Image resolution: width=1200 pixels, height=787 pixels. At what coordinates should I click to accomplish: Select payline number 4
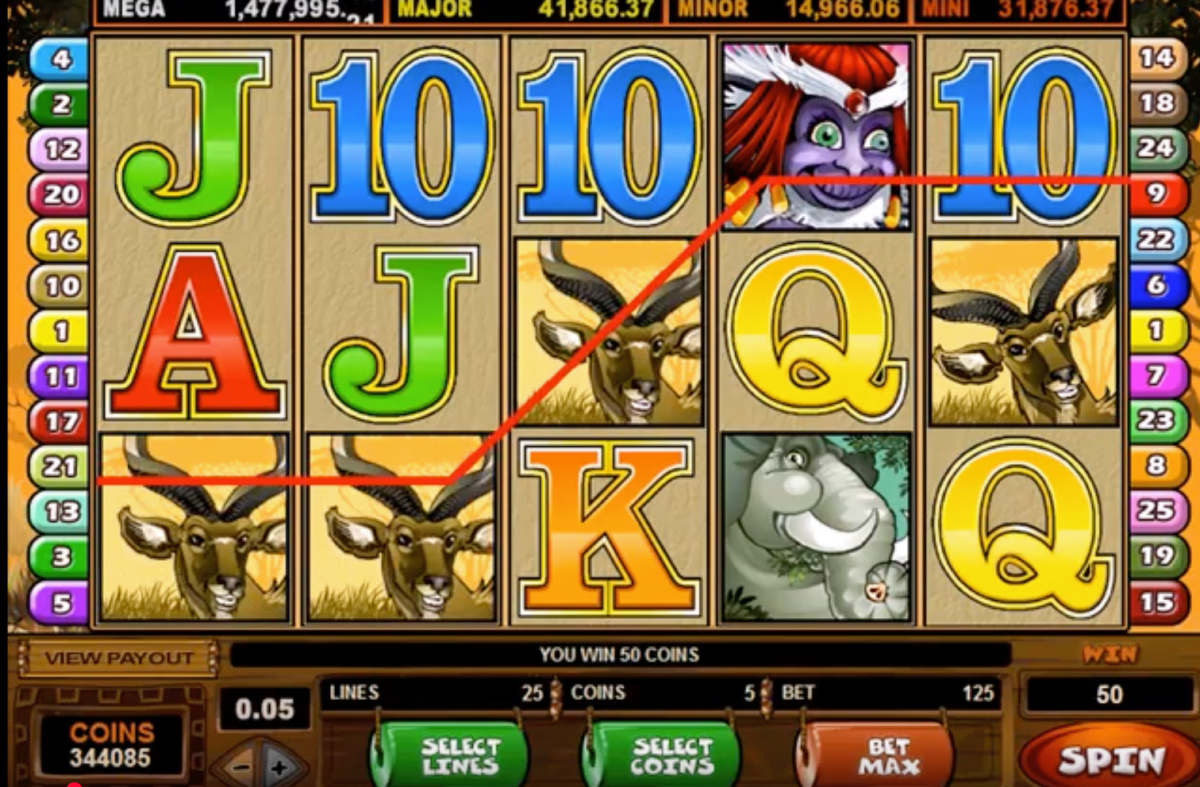[x=60, y=59]
